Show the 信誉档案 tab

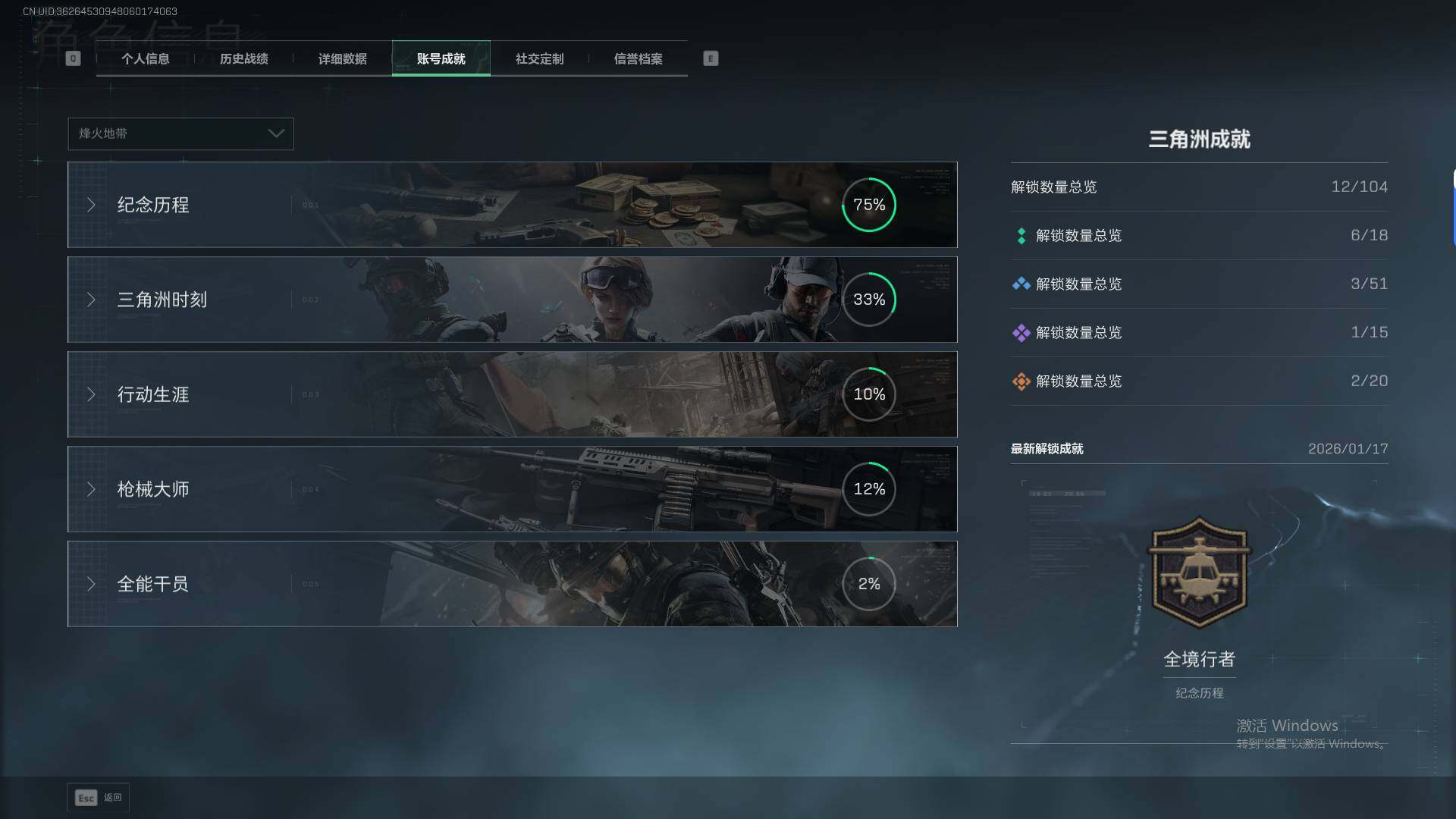coord(638,59)
